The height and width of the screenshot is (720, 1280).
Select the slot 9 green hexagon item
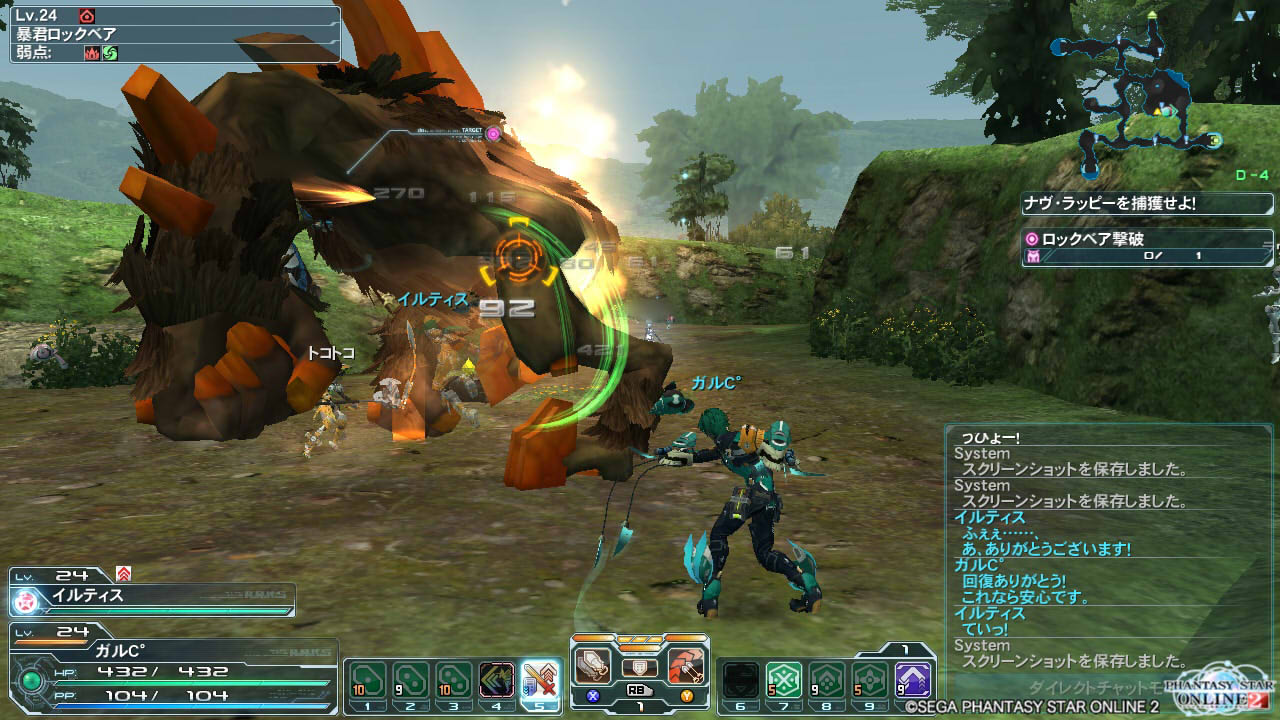tap(869, 681)
